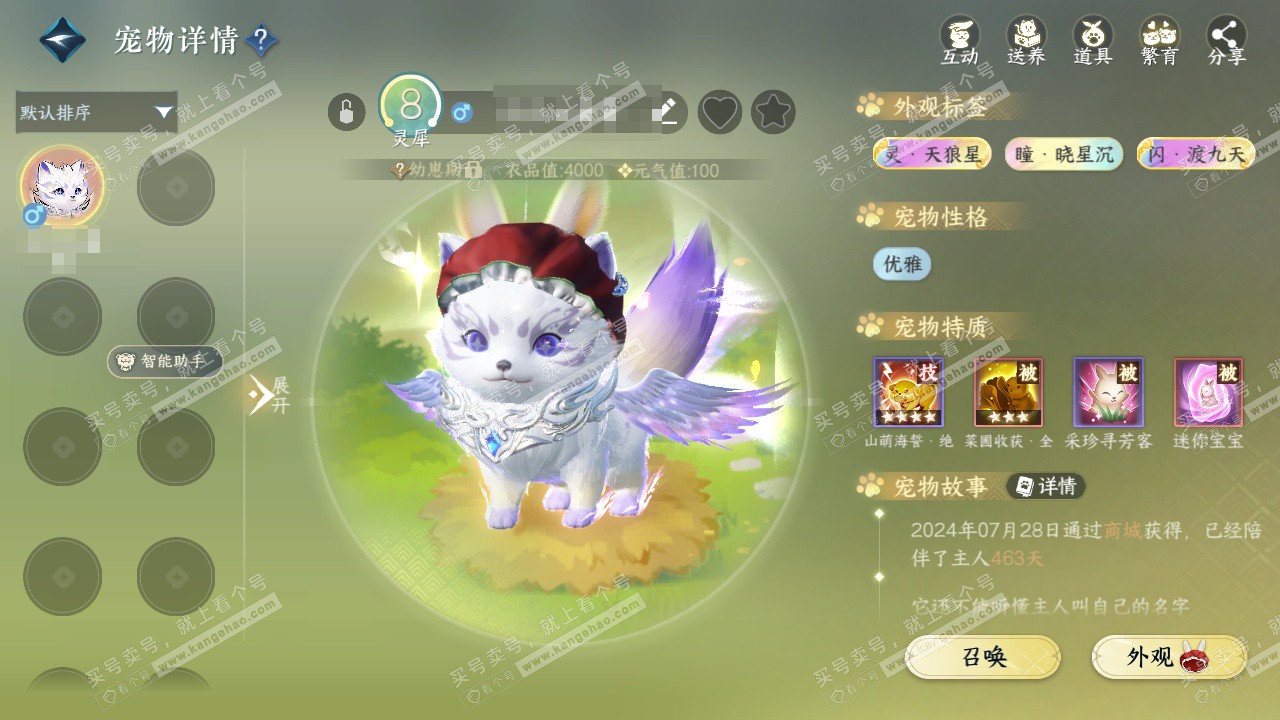View the 山萌海誓·绝 trait skill

coord(908,392)
